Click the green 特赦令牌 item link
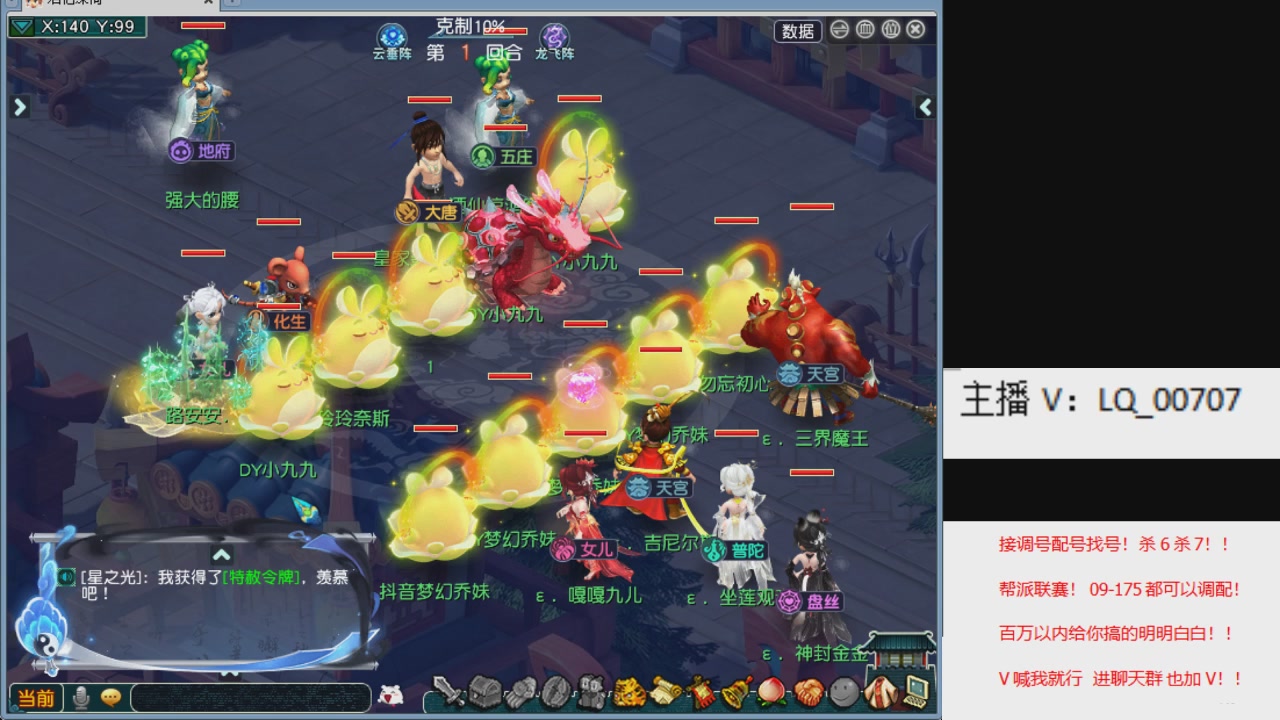Image resolution: width=1280 pixels, height=720 pixels. click(x=260, y=578)
